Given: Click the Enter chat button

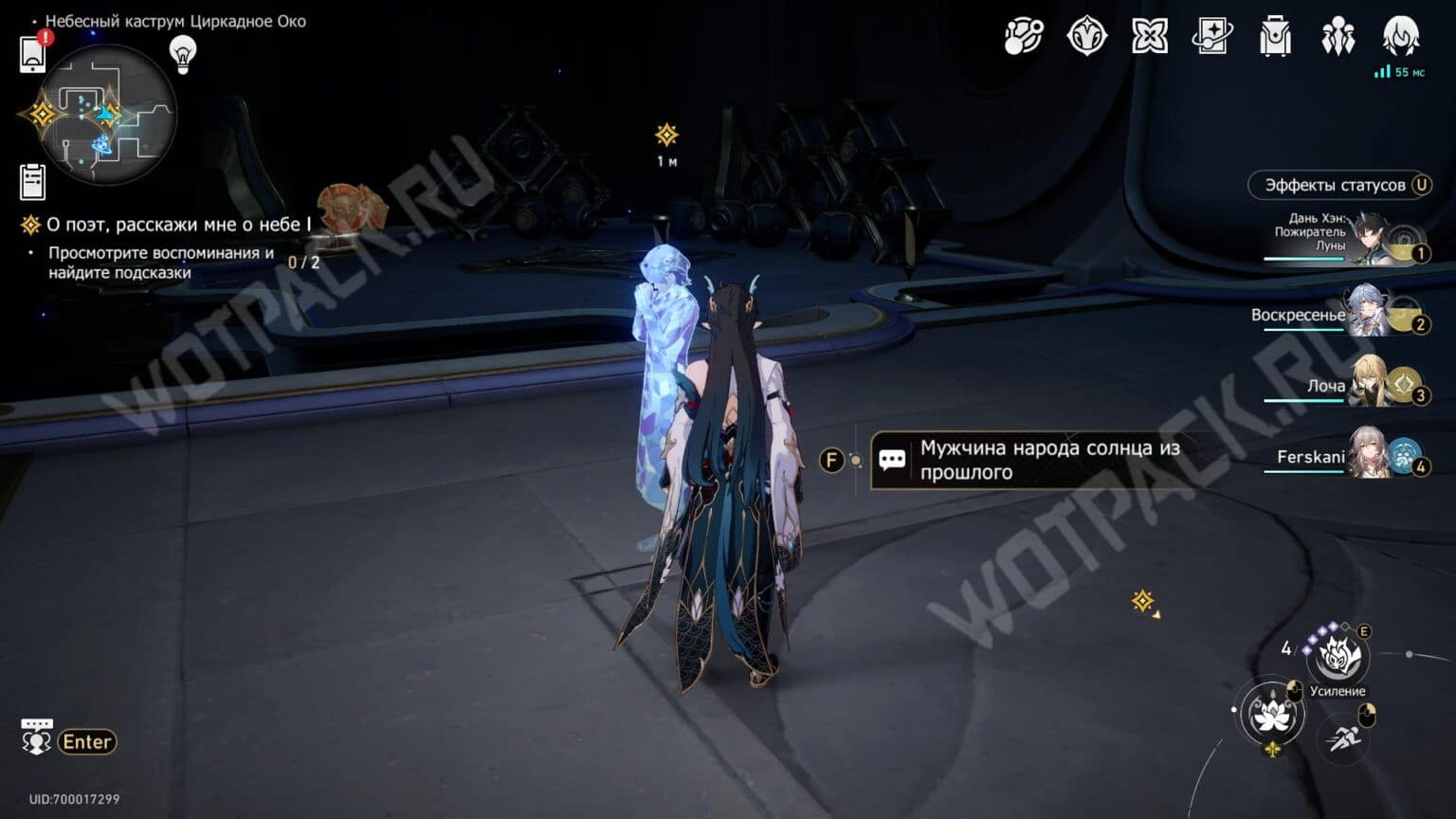Looking at the screenshot, I should point(85,741).
